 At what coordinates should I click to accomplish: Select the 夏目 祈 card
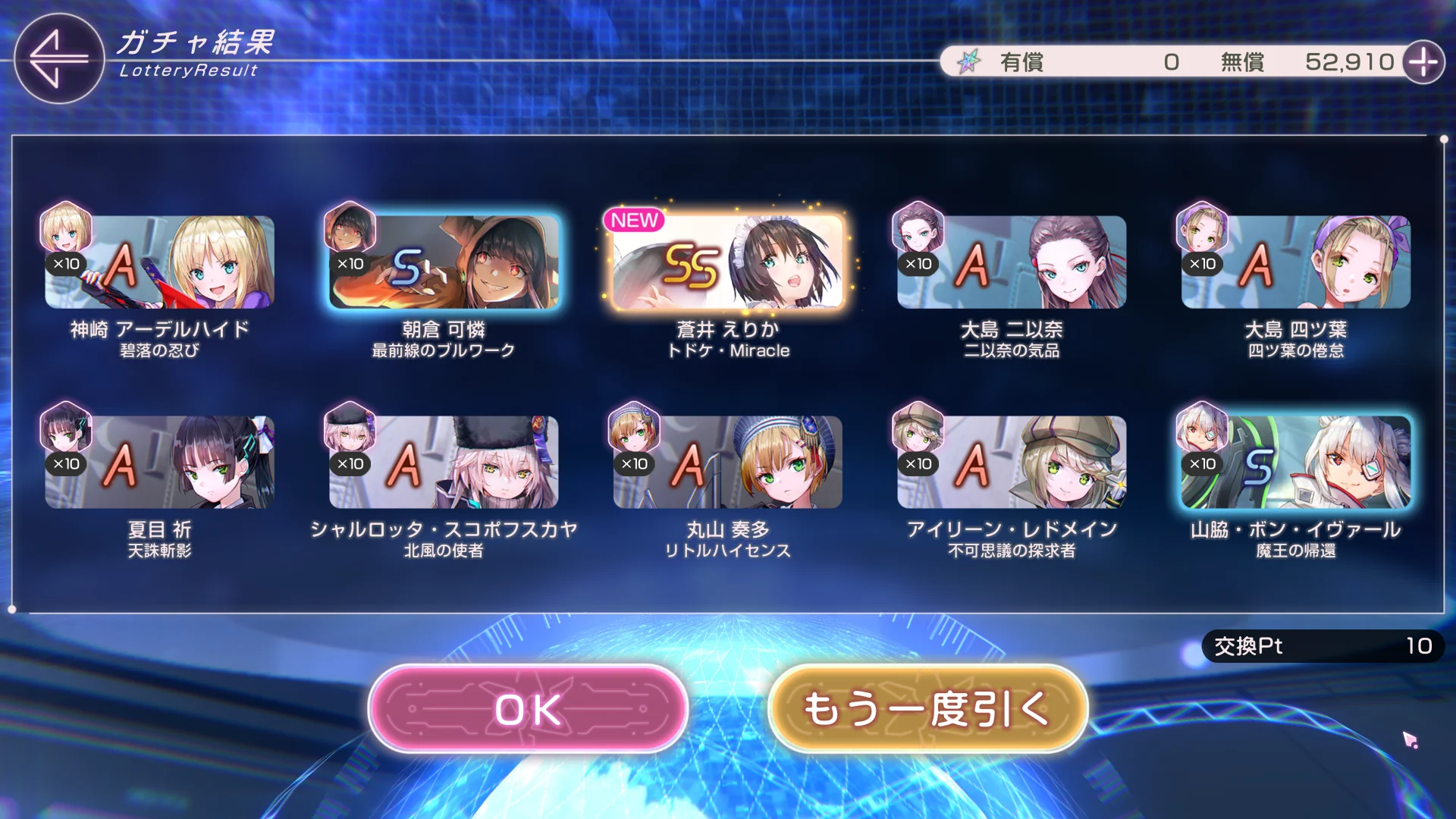click(x=159, y=462)
